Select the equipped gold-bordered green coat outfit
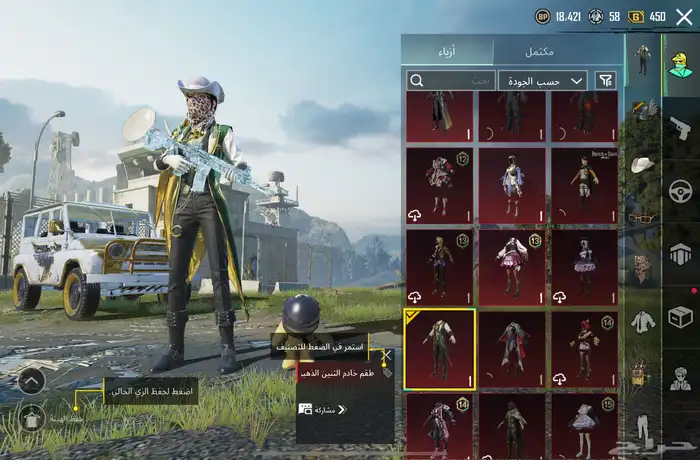The width and height of the screenshot is (700, 460). pos(440,349)
